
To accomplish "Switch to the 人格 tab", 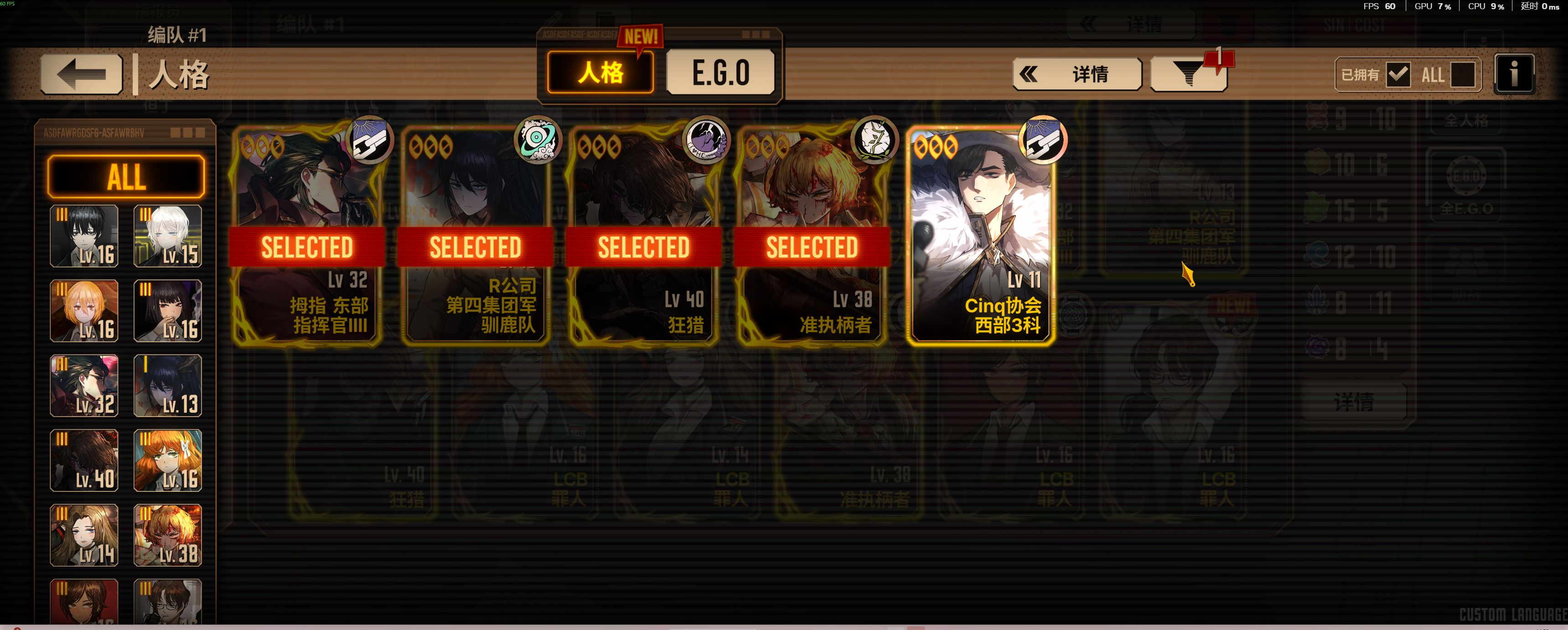I will 600,73.
